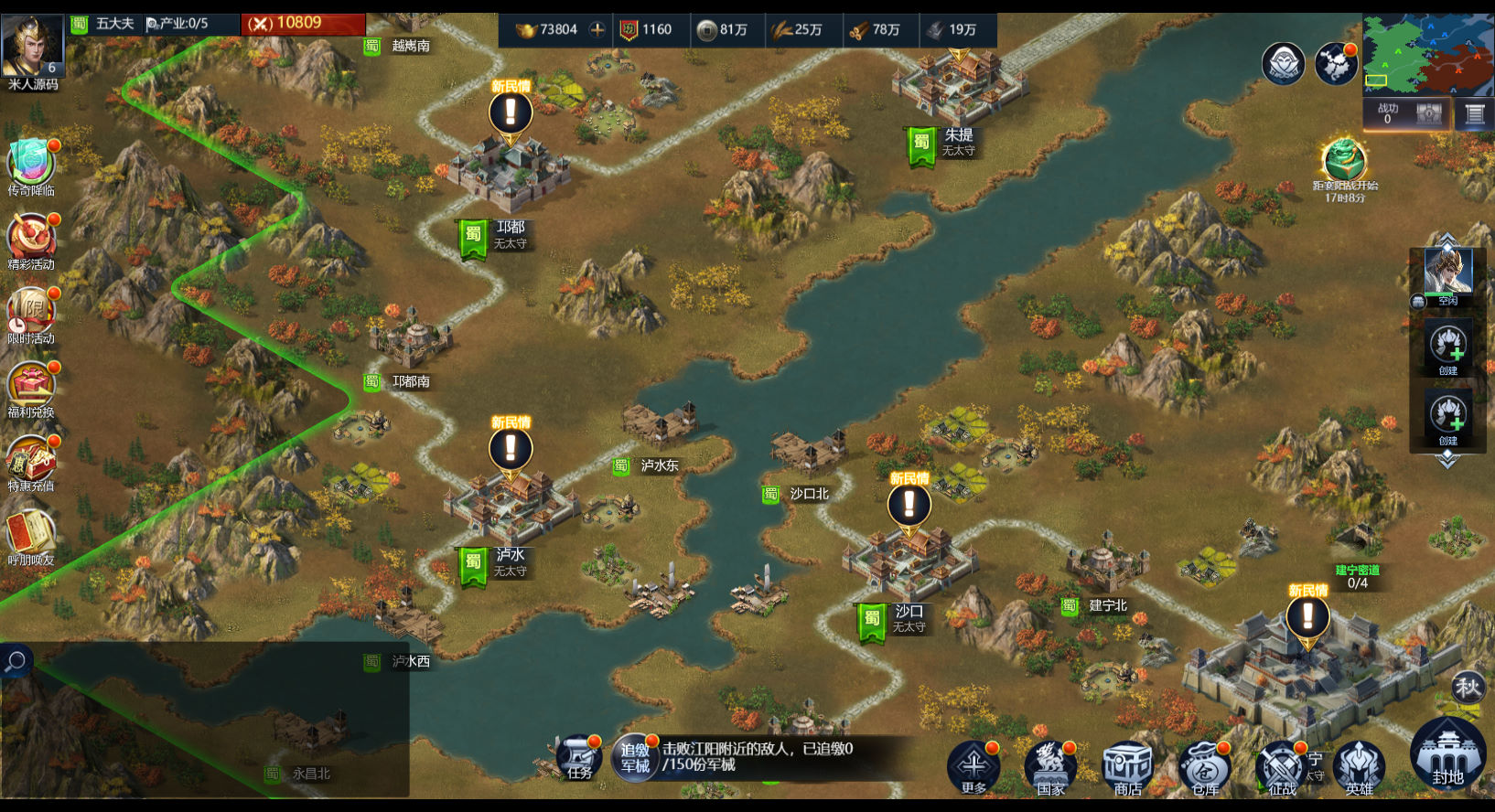Open the 精彩活动 events icon
Screen dimensions: 1495x812
click(x=31, y=240)
